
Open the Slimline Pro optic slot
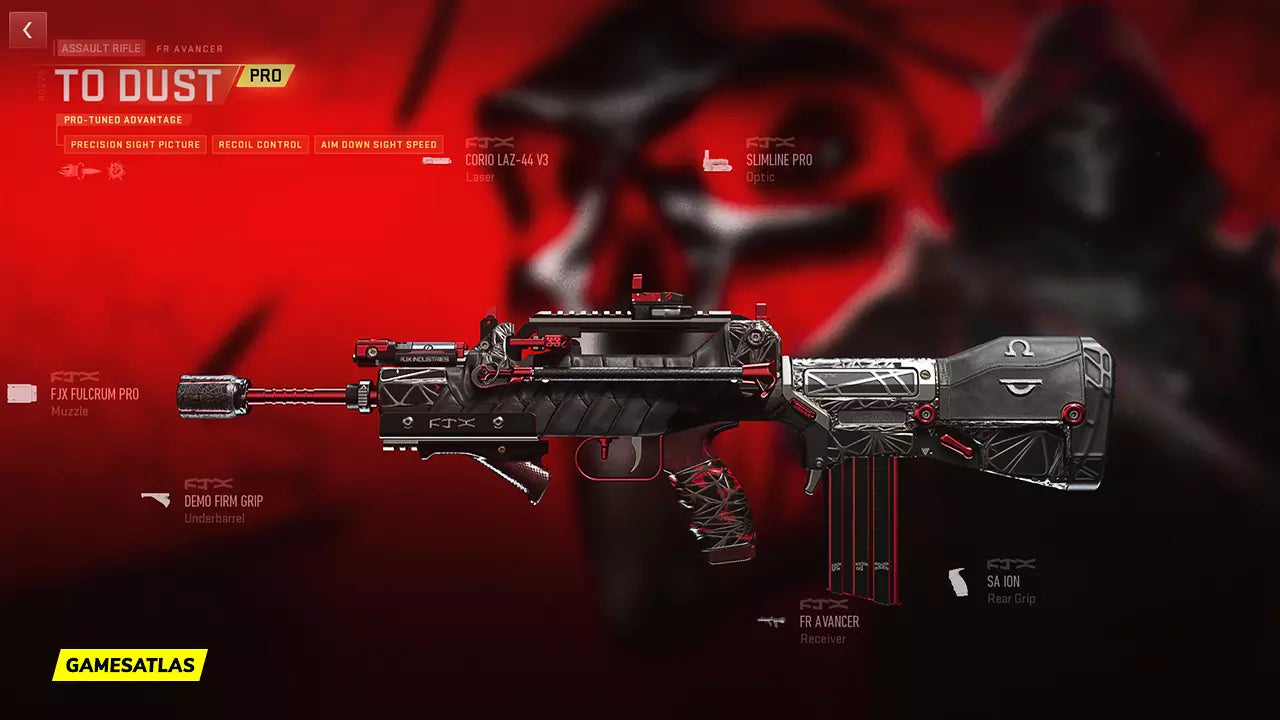pos(778,160)
